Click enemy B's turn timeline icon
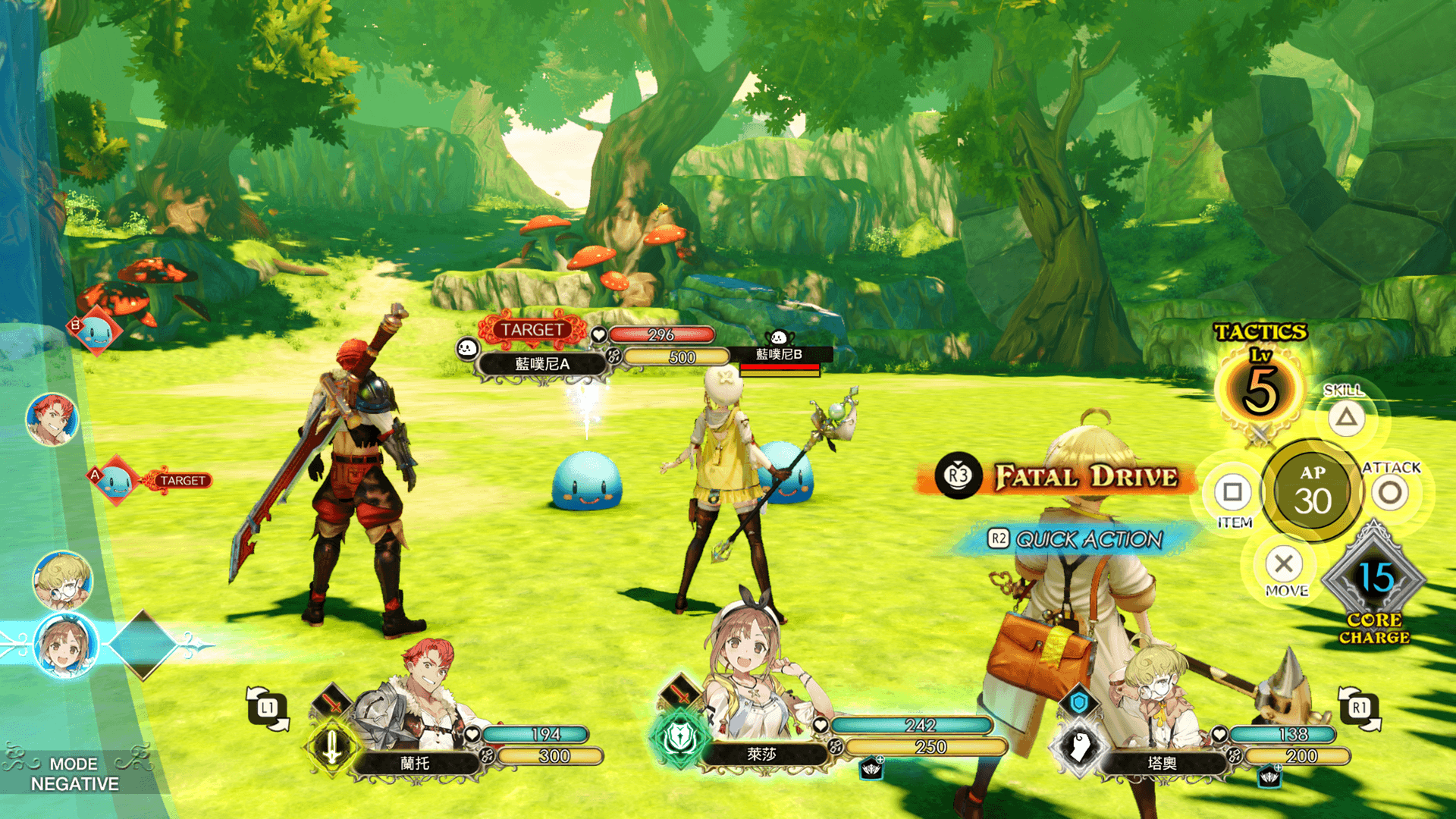This screenshot has width=1456, height=819. [94, 331]
